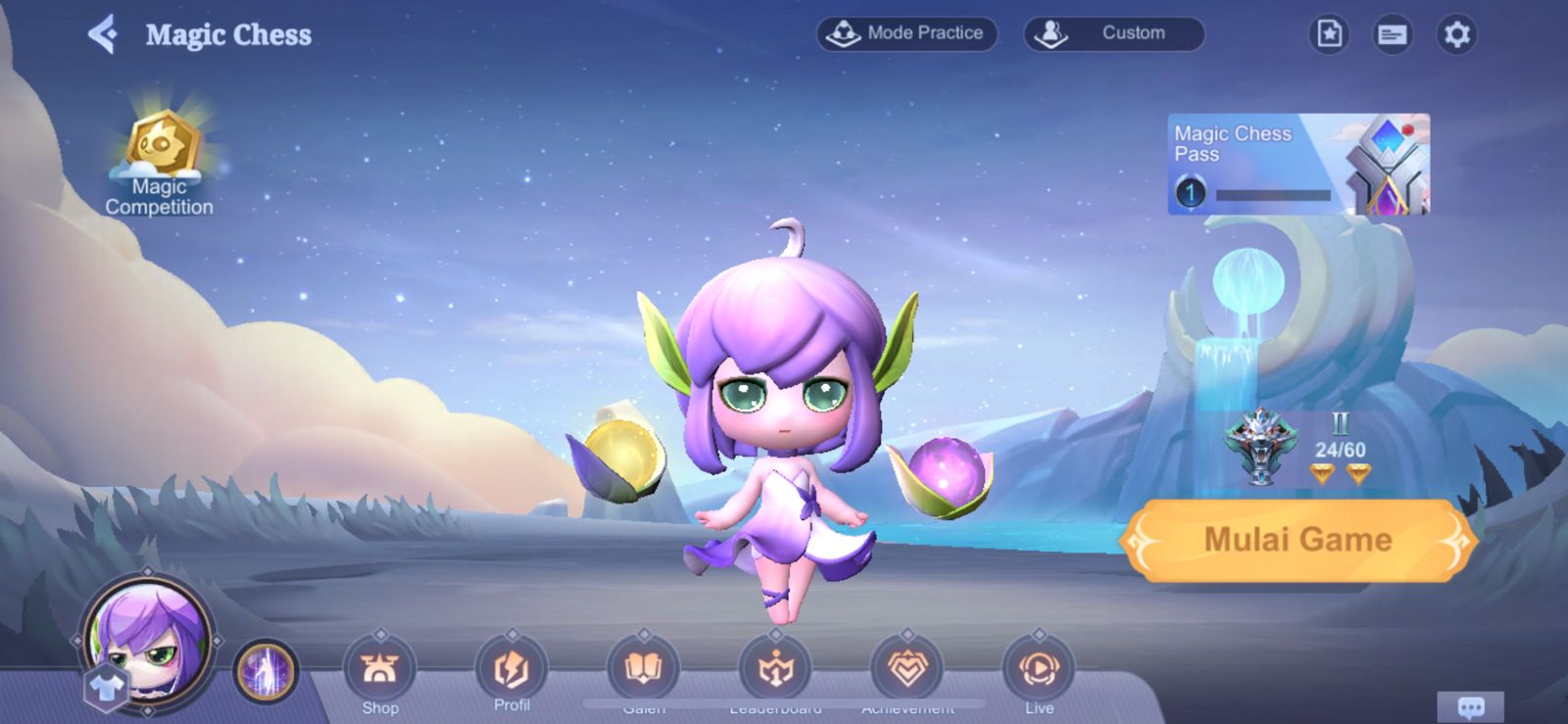Open the Magic Competition event
Image resolution: width=1568 pixels, height=724 pixels.
coord(161,163)
